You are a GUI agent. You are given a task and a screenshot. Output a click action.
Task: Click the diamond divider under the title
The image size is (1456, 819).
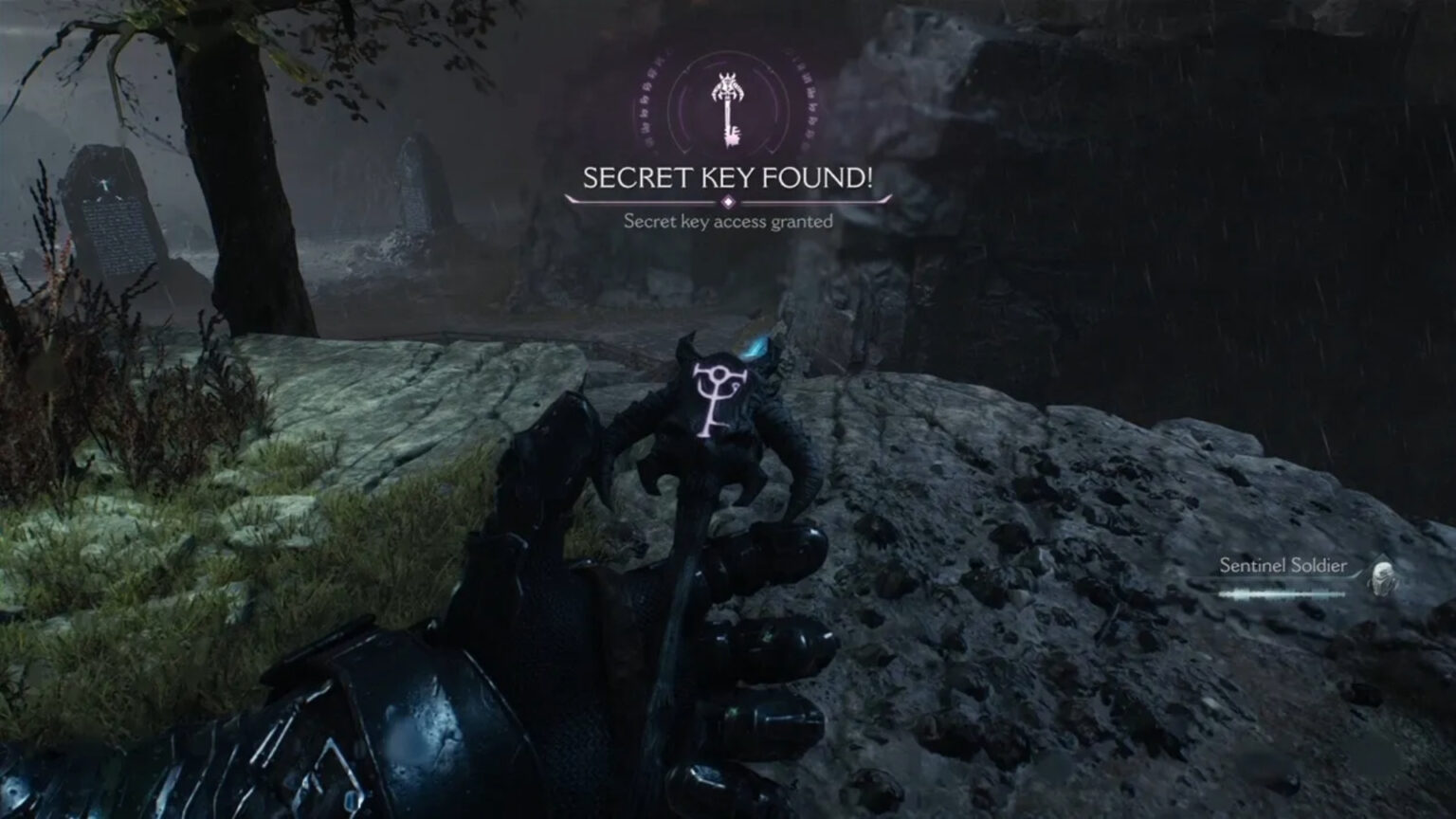point(728,200)
